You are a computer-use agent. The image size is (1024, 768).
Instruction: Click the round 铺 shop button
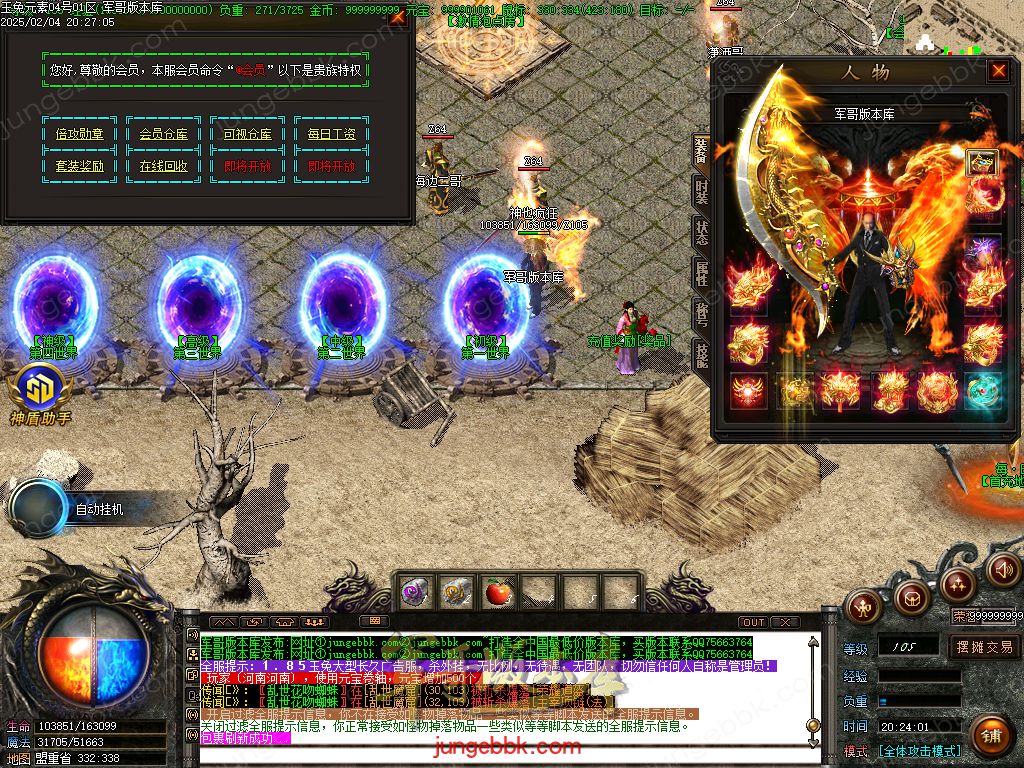pyautogui.click(x=989, y=738)
